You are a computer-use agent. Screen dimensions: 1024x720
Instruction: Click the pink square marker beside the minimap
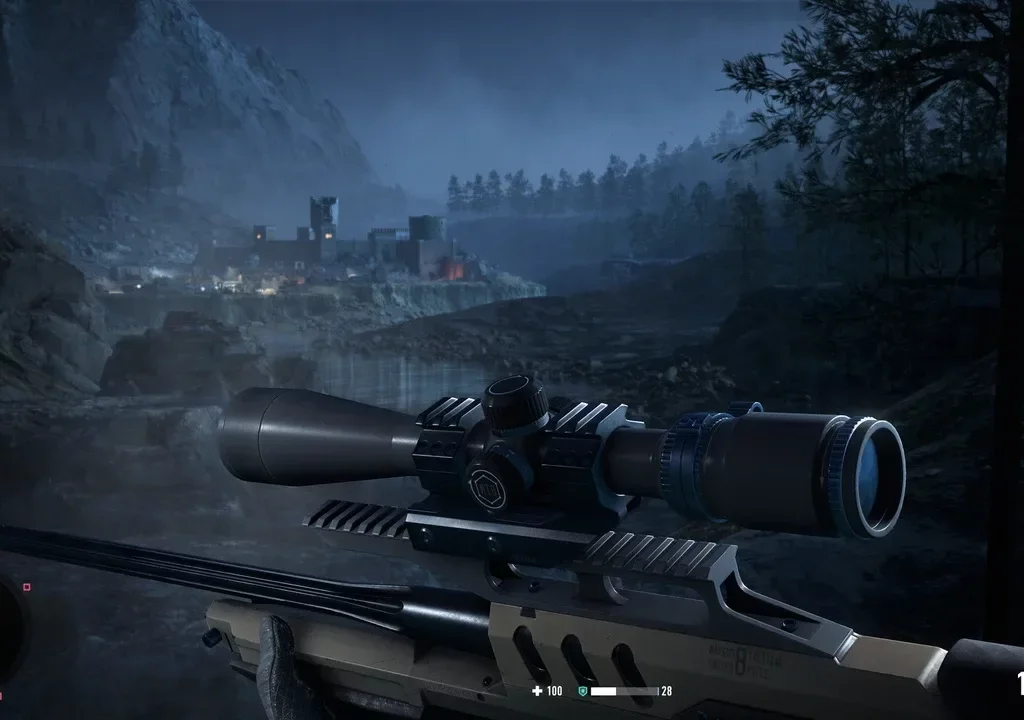tap(26, 587)
